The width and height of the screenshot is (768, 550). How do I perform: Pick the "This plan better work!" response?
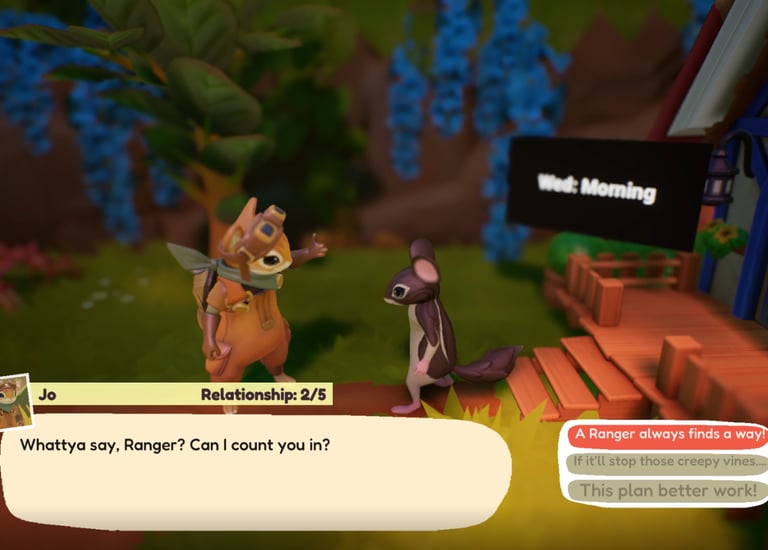pyautogui.click(x=668, y=490)
